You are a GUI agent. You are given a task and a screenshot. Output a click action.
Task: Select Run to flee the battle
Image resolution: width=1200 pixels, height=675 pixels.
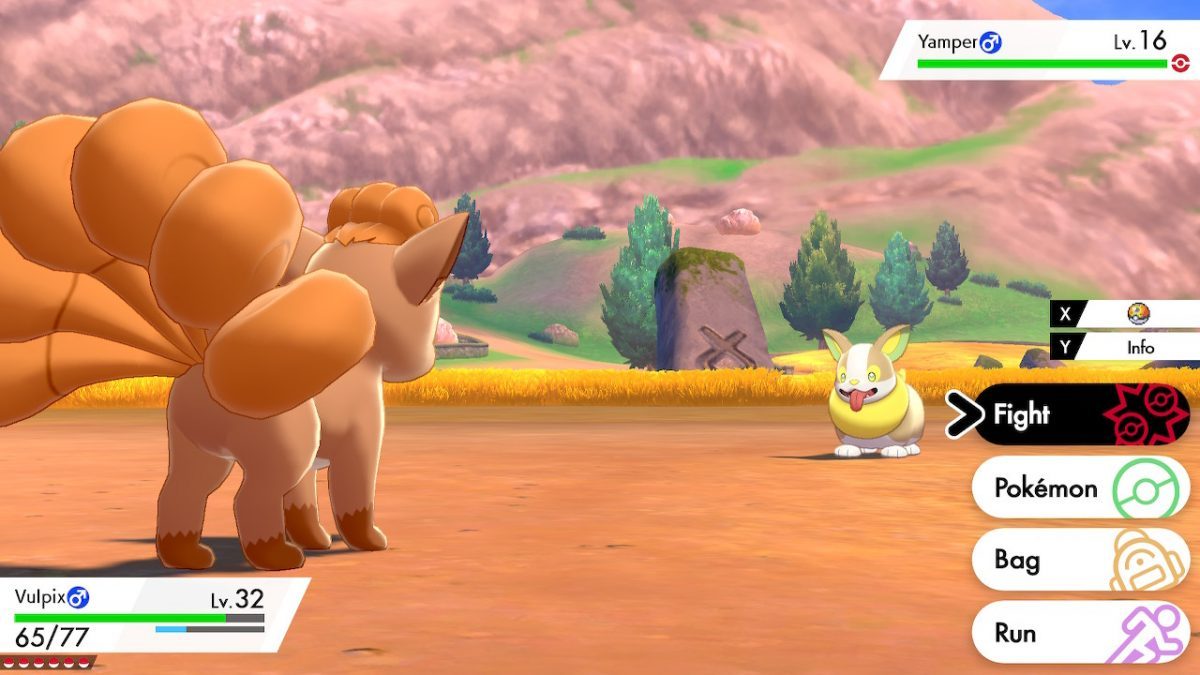(1080, 632)
